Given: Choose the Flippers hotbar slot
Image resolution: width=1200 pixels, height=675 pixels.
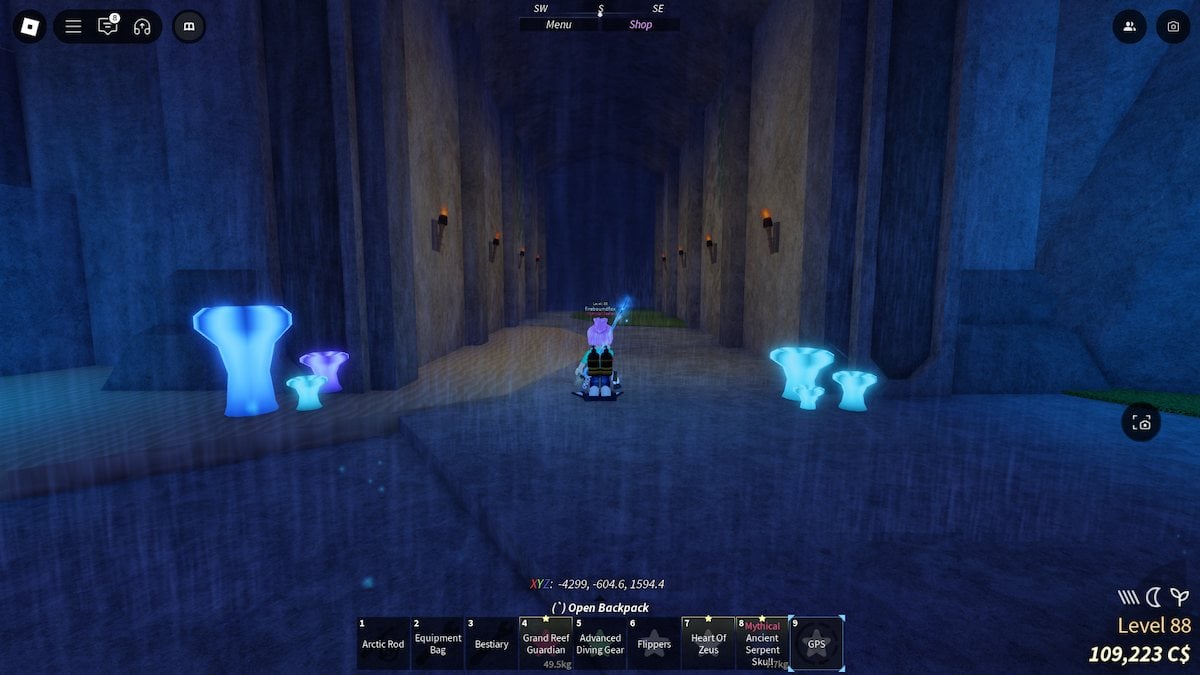Looking at the screenshot, I should click(x=654, y=643).
